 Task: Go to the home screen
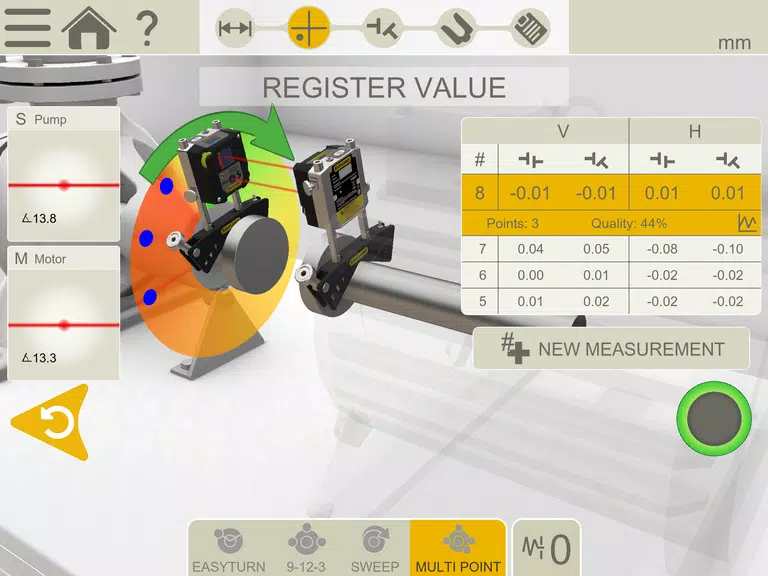[88, 27]
